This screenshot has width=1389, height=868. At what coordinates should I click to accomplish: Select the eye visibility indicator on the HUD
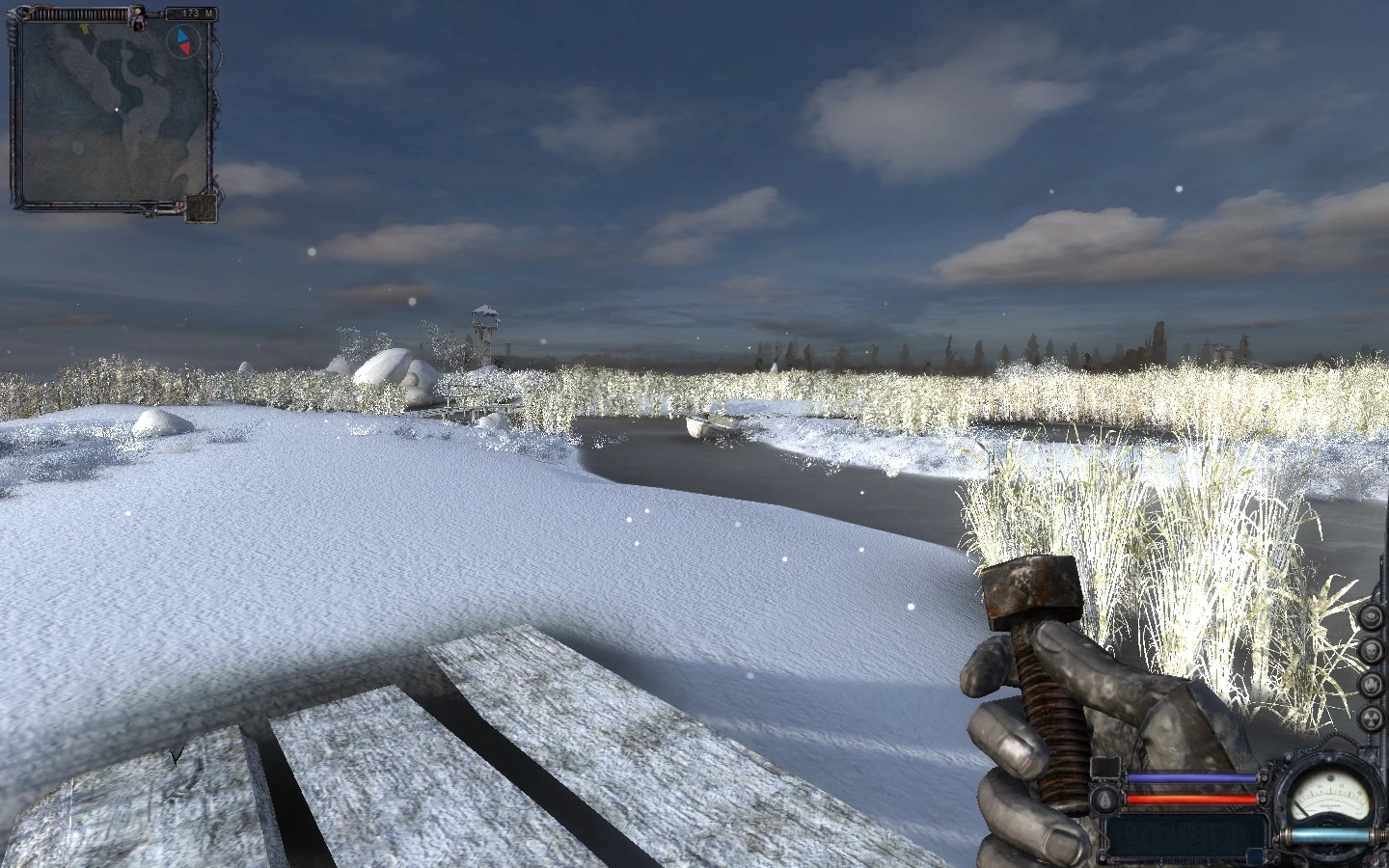[1371, 615]
